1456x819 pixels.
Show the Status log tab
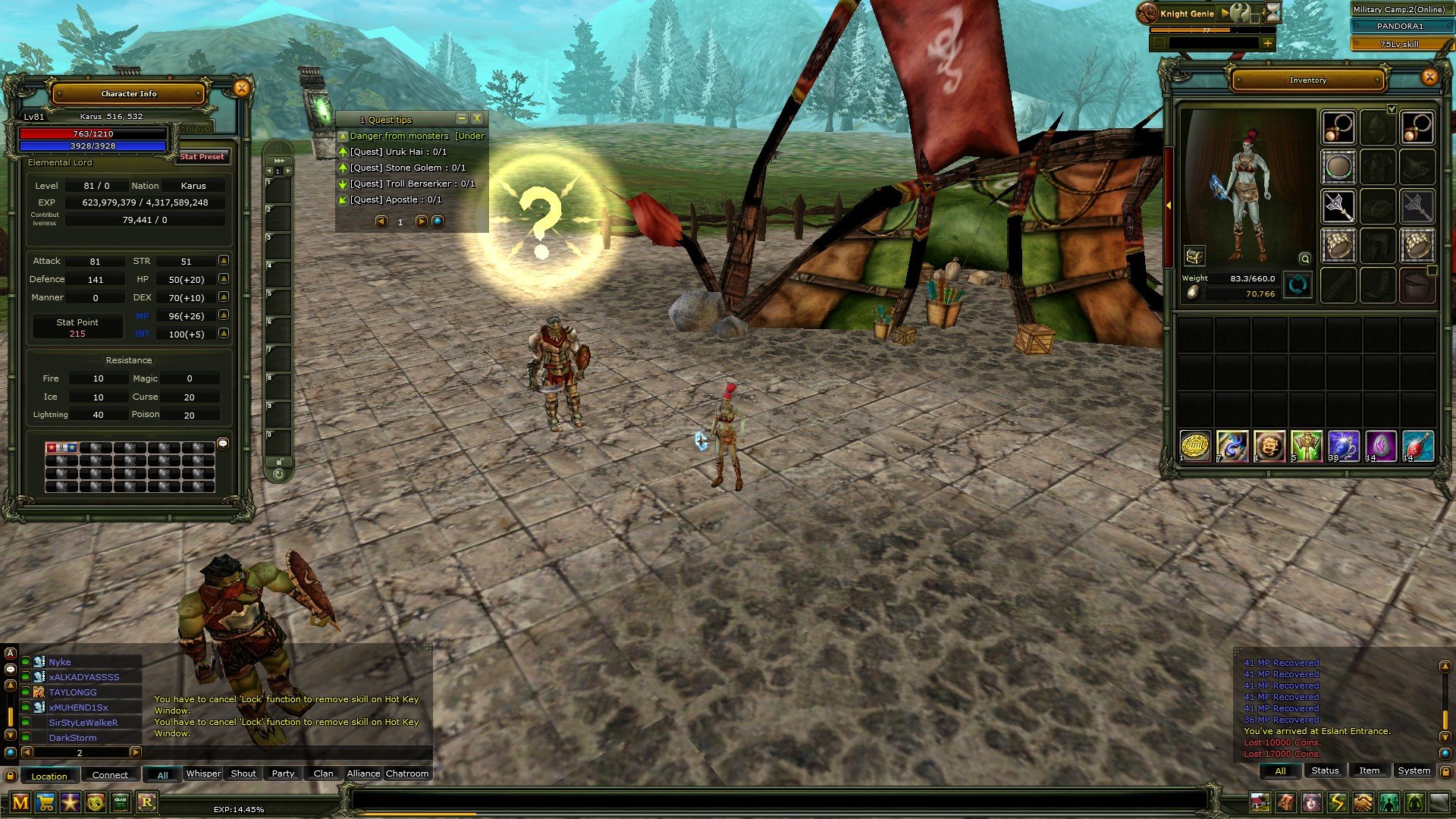coord(1325,770)
